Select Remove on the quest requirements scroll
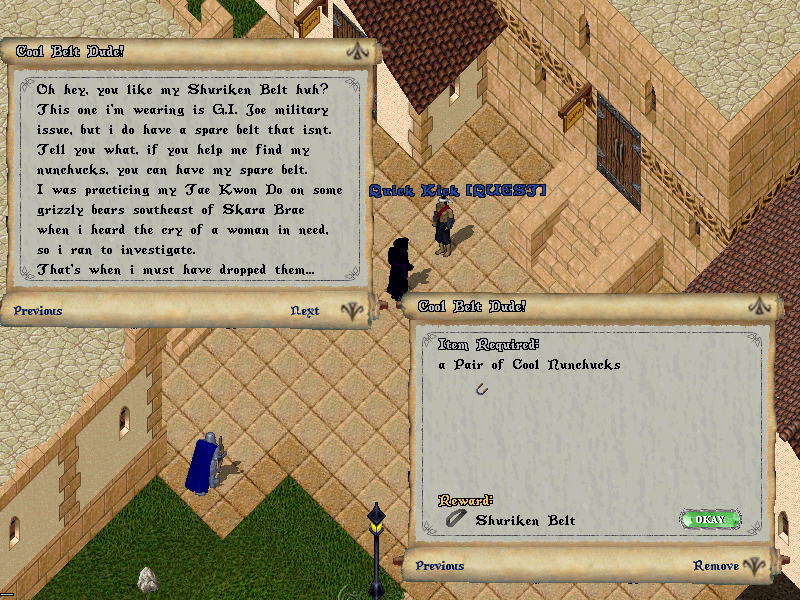 [x=716, y=566]
